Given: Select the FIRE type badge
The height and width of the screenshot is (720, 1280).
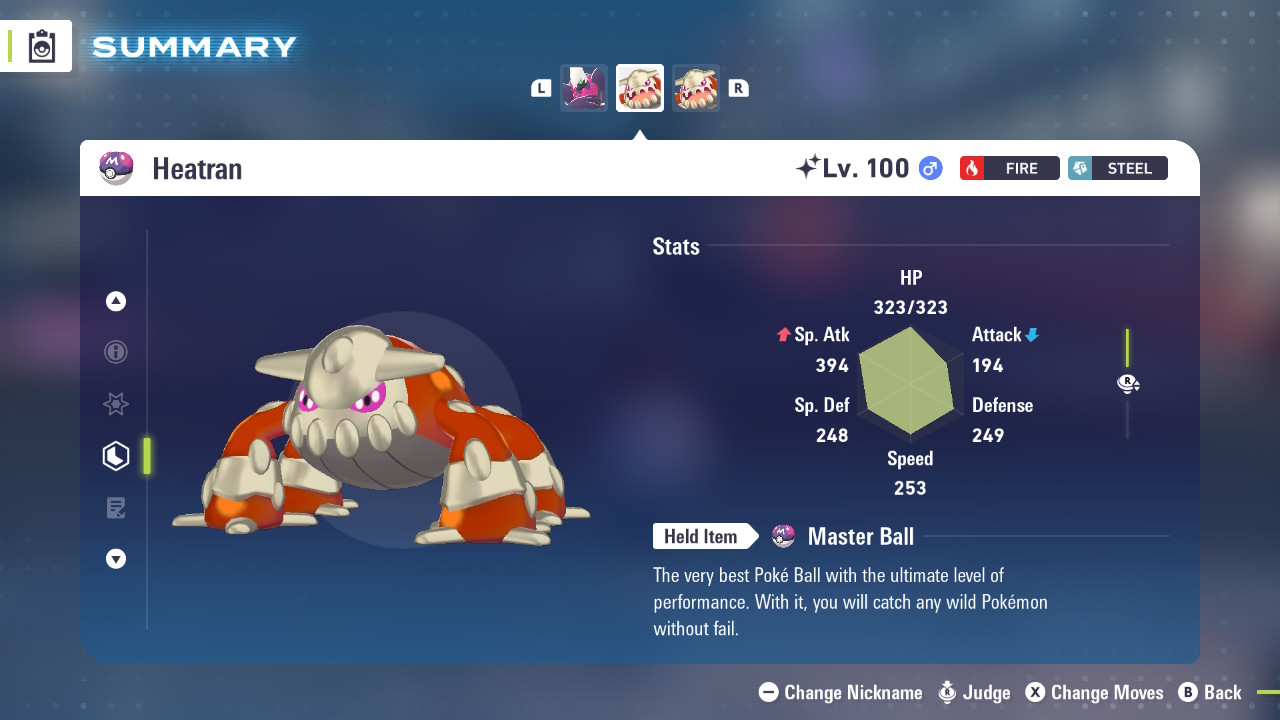Looking at the screenshot, I should pos(1008,168).
